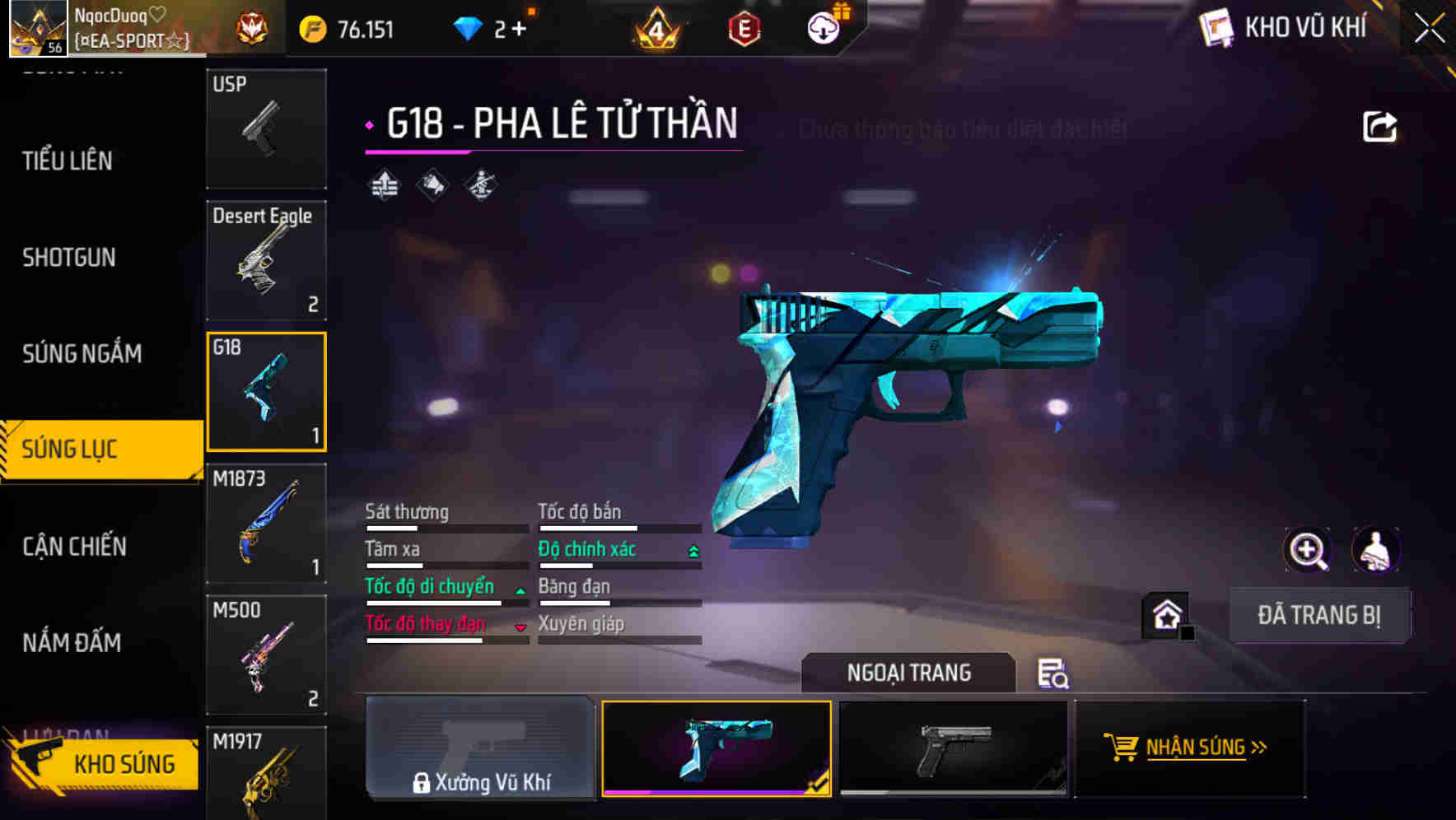
Task: Click the diamond currency icon
Action: pos(468,26)
